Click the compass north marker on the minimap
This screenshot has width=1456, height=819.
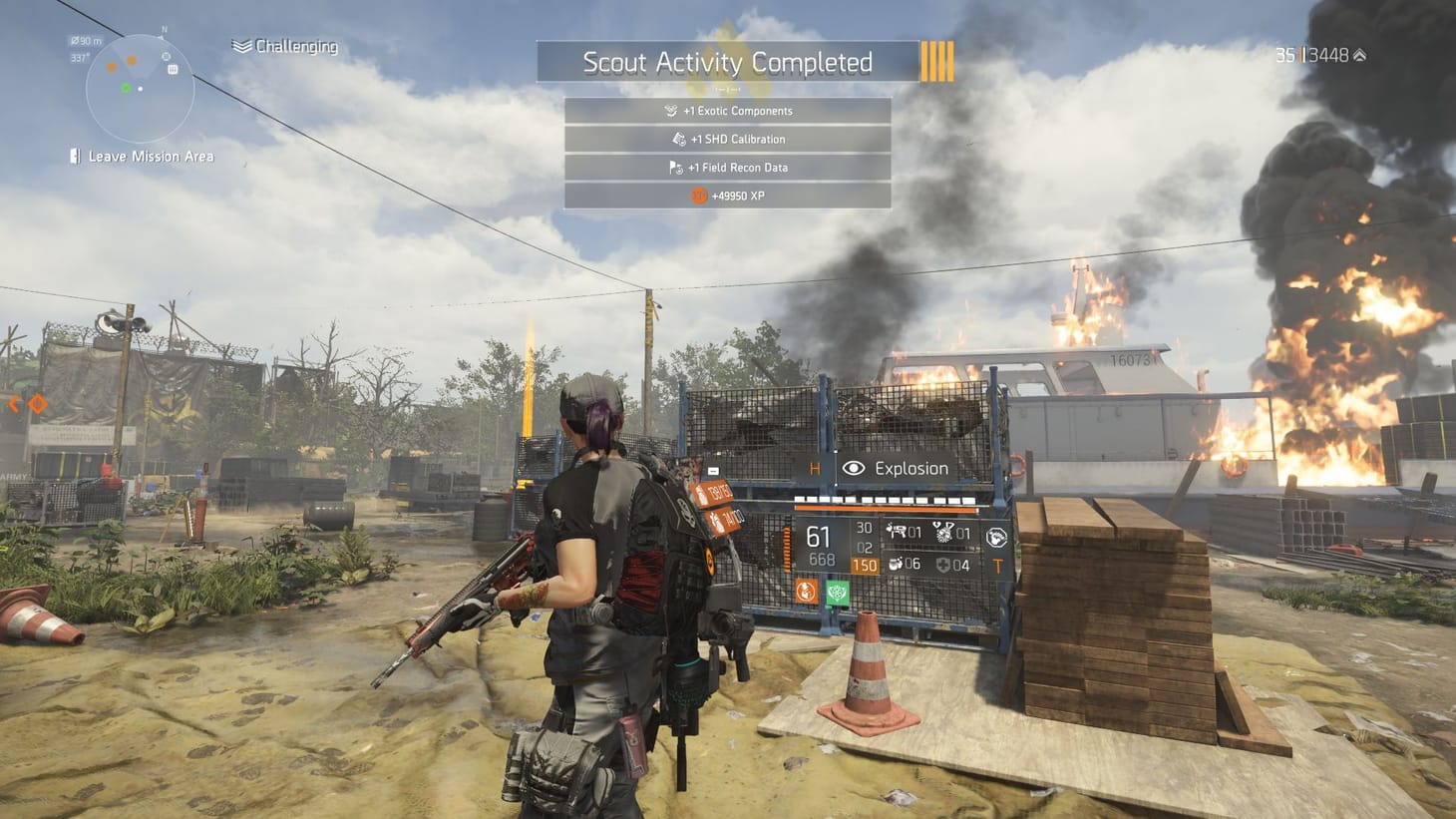click(x=165, y=29)
